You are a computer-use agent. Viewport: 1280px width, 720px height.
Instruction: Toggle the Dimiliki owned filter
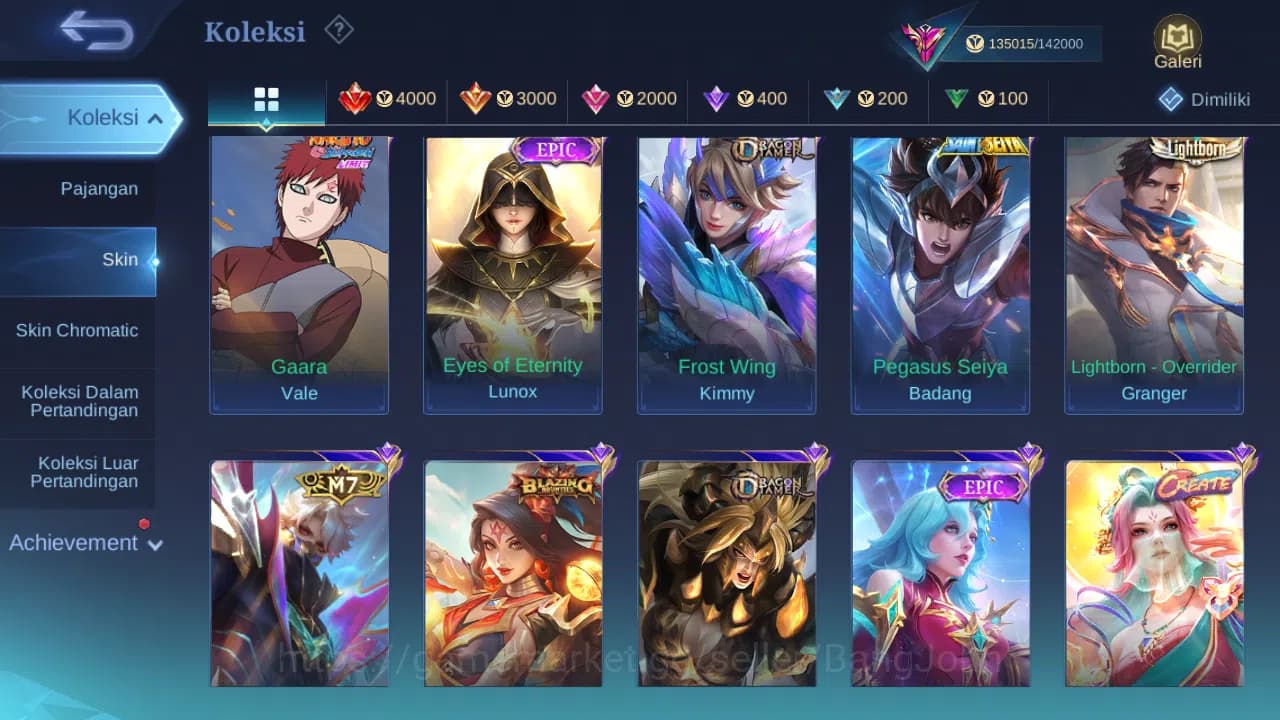[x=1203, y=98]
